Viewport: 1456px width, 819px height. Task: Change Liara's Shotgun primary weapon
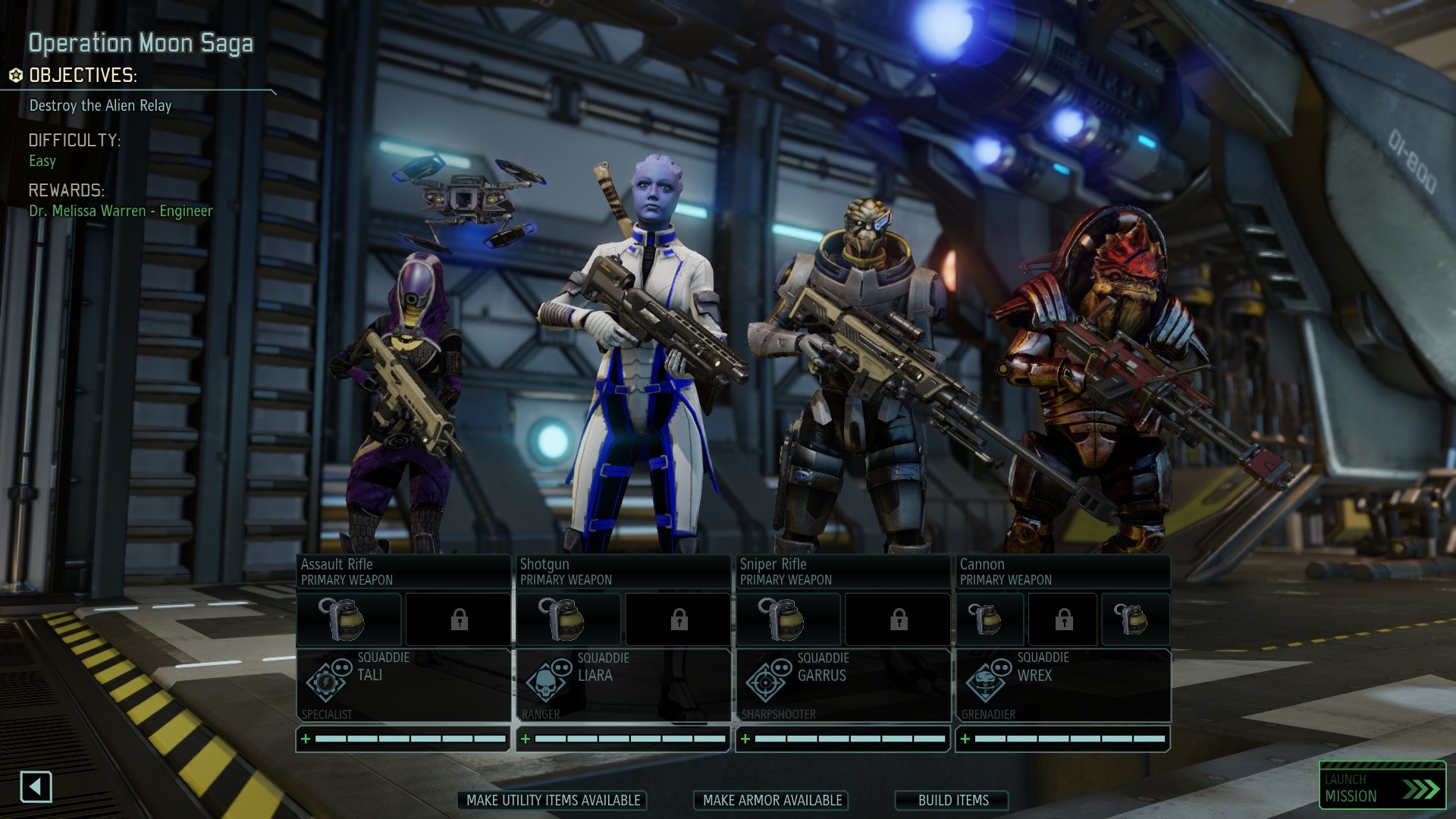click(x=623, y=572)
